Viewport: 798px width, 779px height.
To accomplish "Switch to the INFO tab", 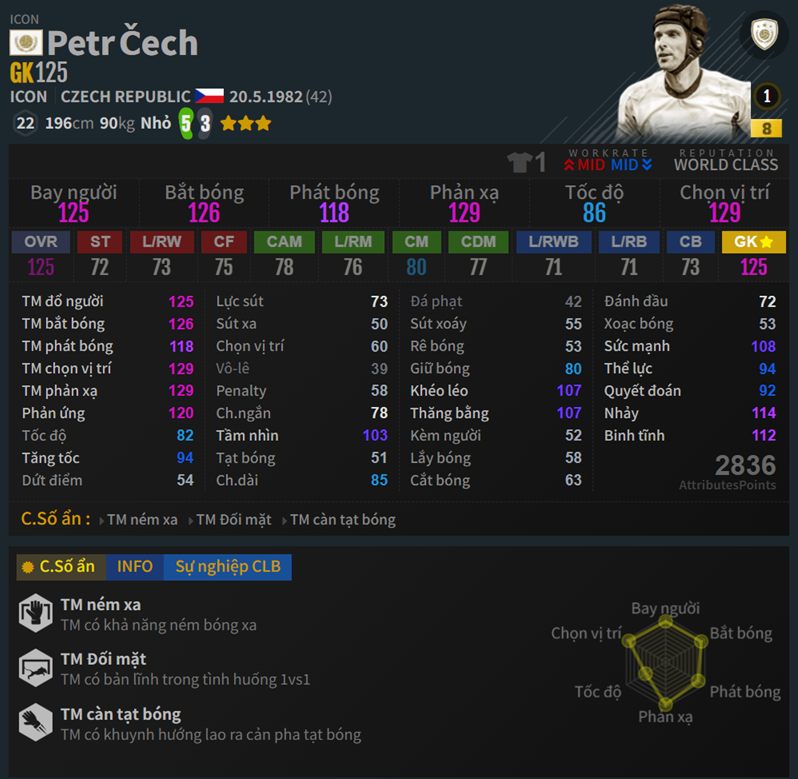I will coord(134,567).
